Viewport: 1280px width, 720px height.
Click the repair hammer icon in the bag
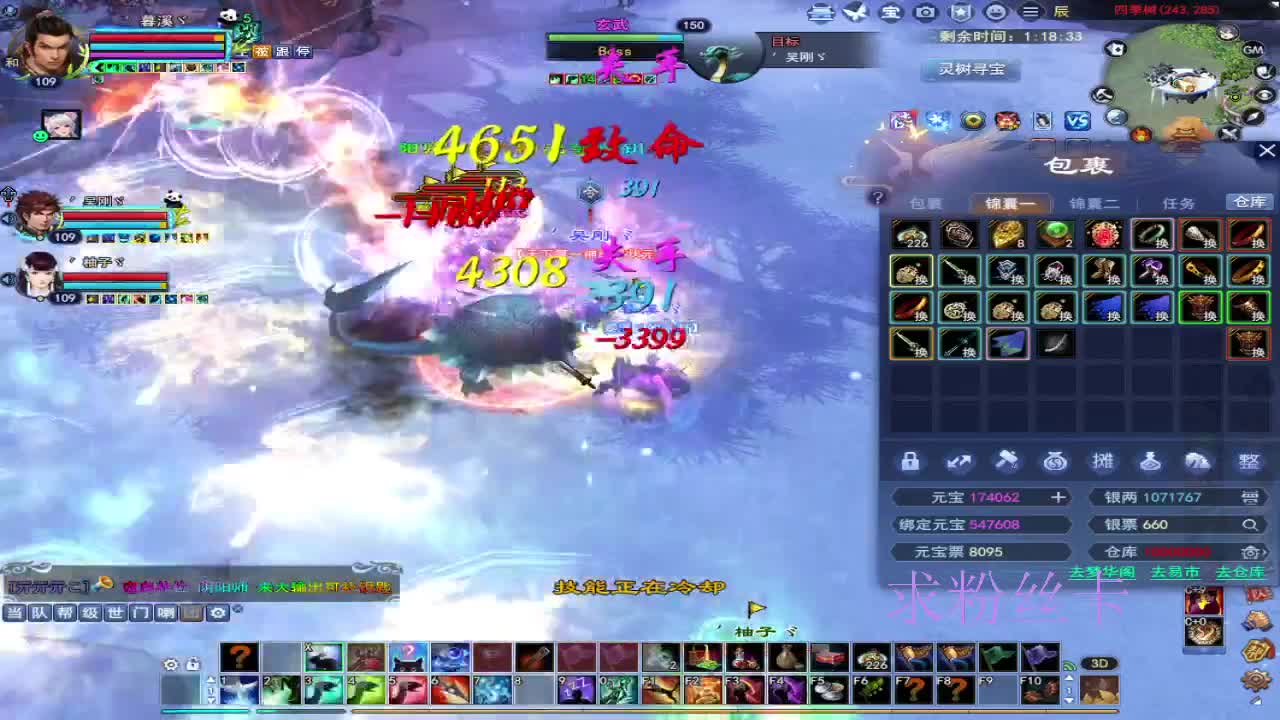coord(1007,461)
